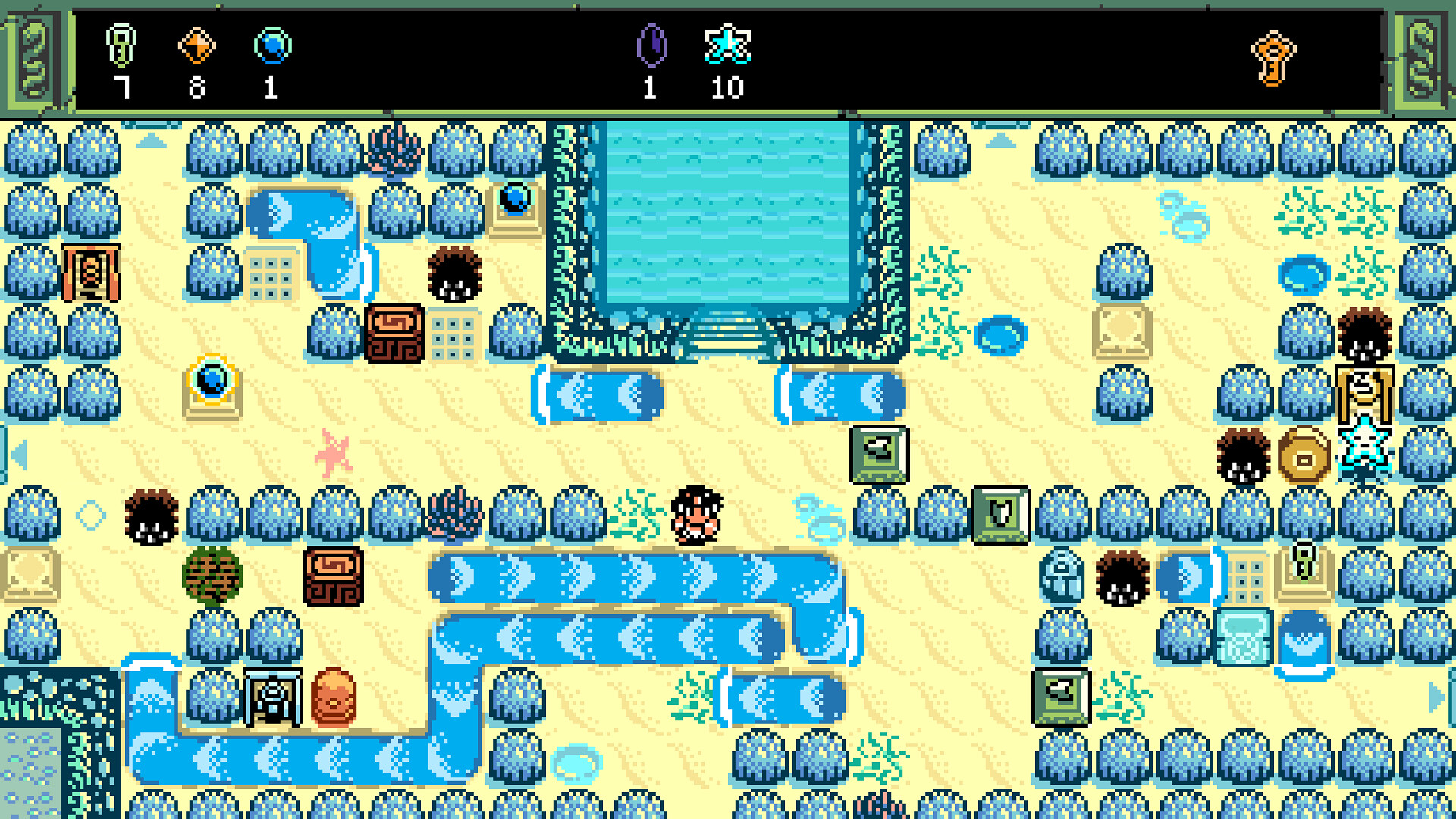Click the starfish icon showing count 10
Viewport: 1456px width, 819px height.
(x=728, y=47)
